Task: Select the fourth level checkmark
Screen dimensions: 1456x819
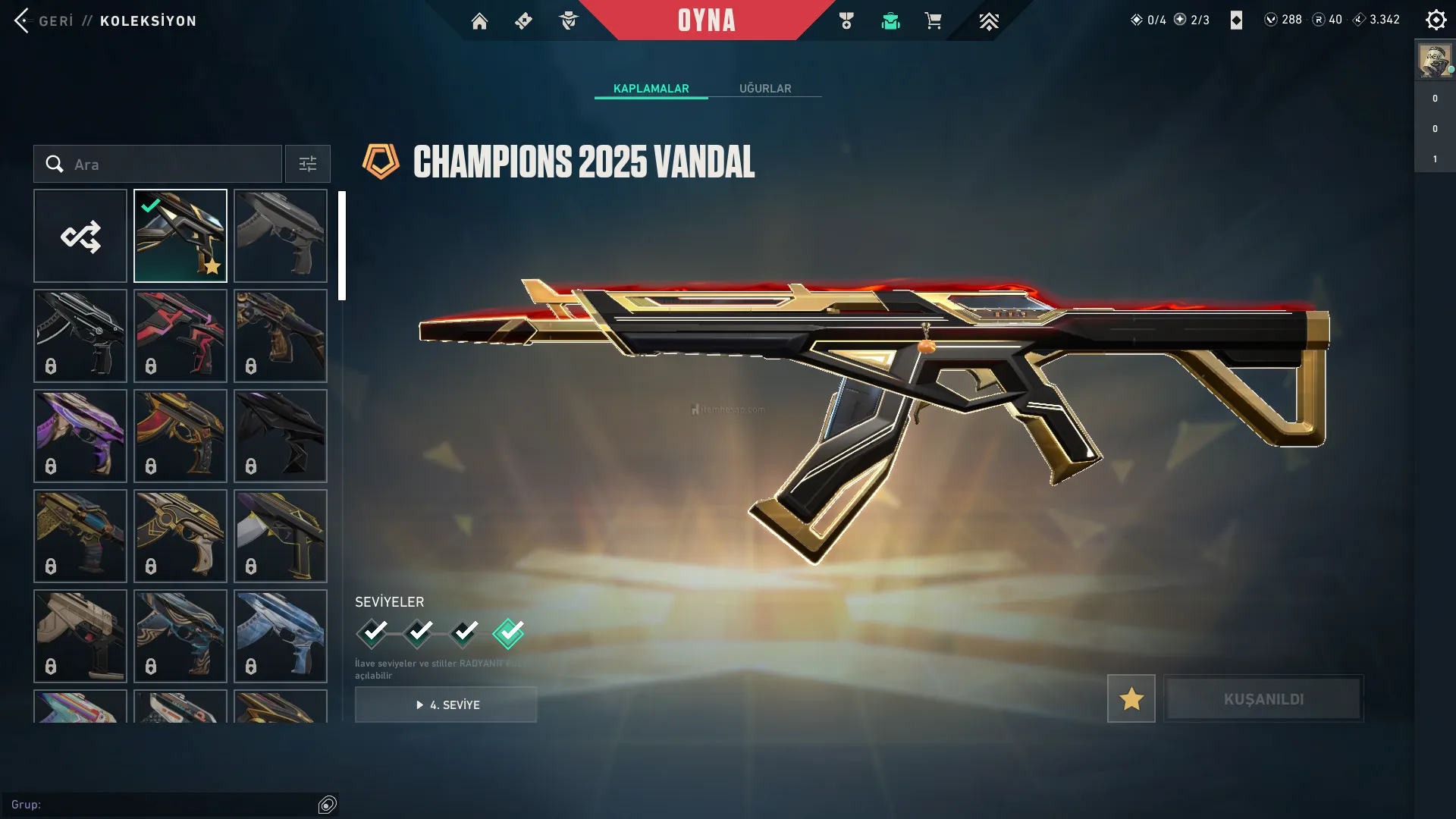Action: coord(508,632)
